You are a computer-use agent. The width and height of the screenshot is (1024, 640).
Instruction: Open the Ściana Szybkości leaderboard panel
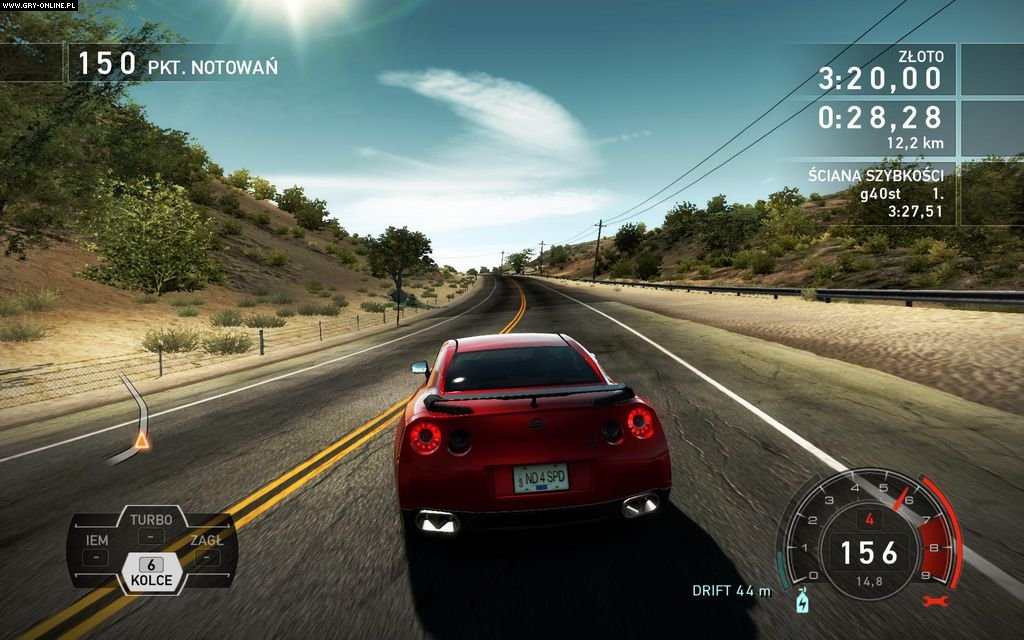point(876,194)
